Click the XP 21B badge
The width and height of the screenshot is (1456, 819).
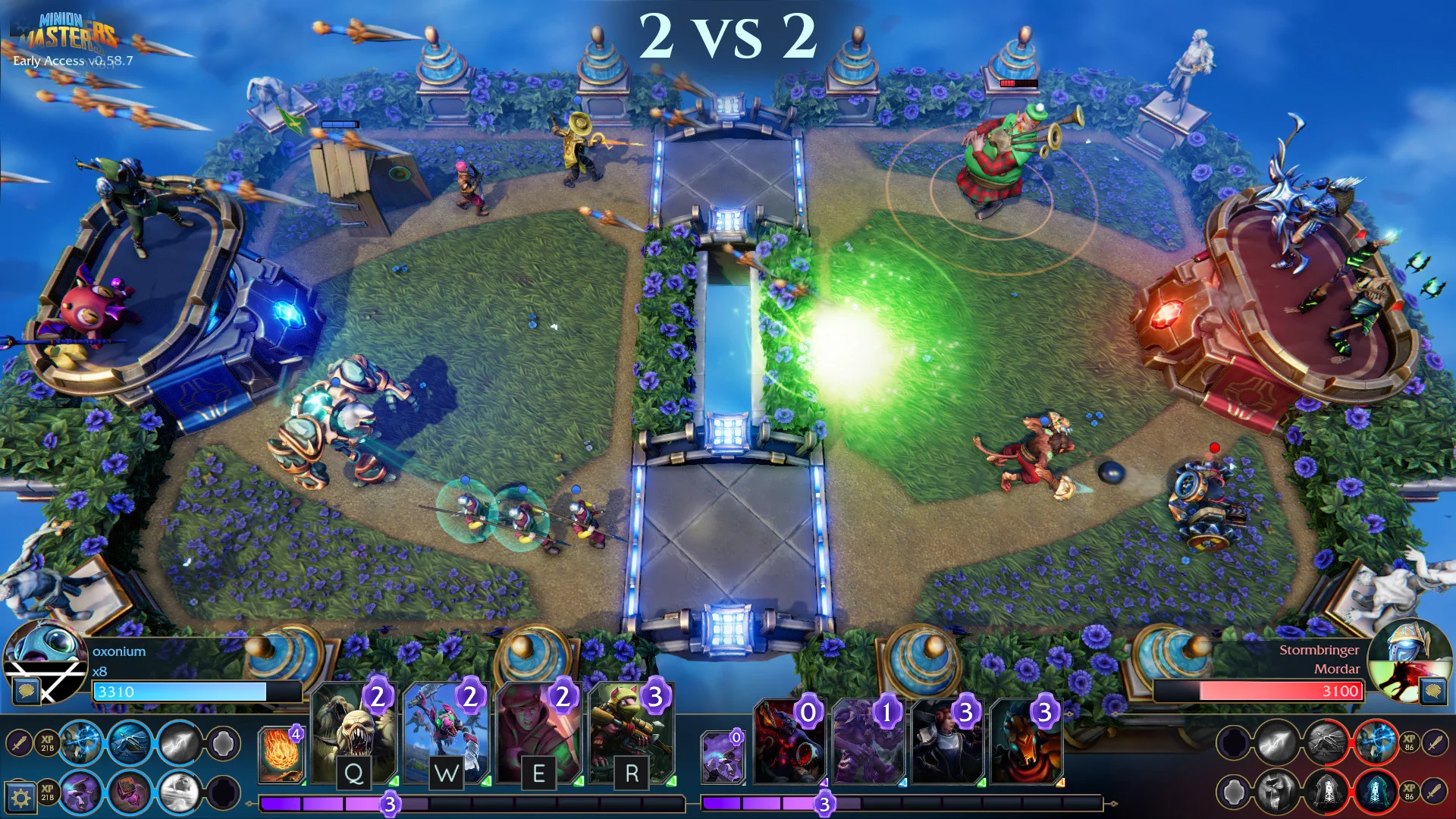[48, 743]
